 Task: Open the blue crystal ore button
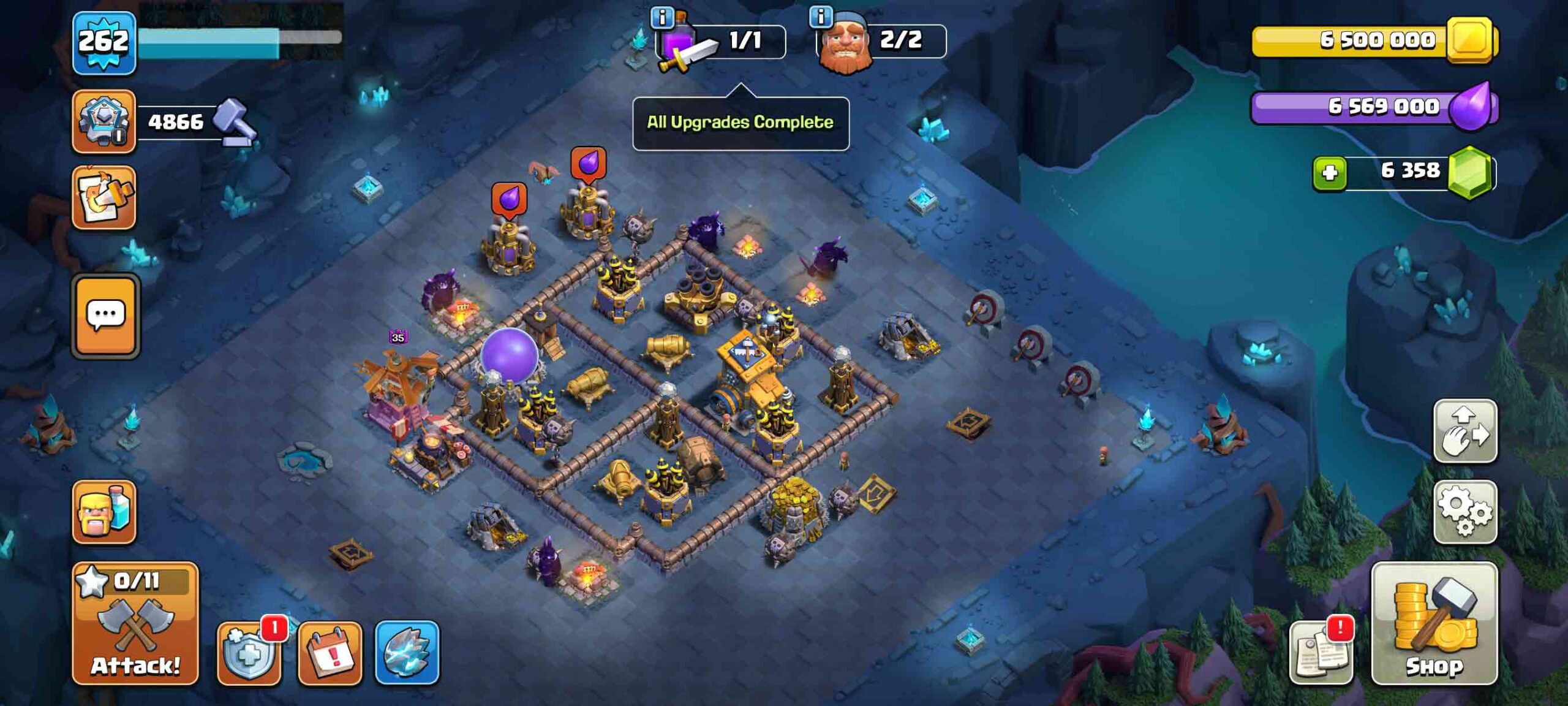(x=407, y=653)
